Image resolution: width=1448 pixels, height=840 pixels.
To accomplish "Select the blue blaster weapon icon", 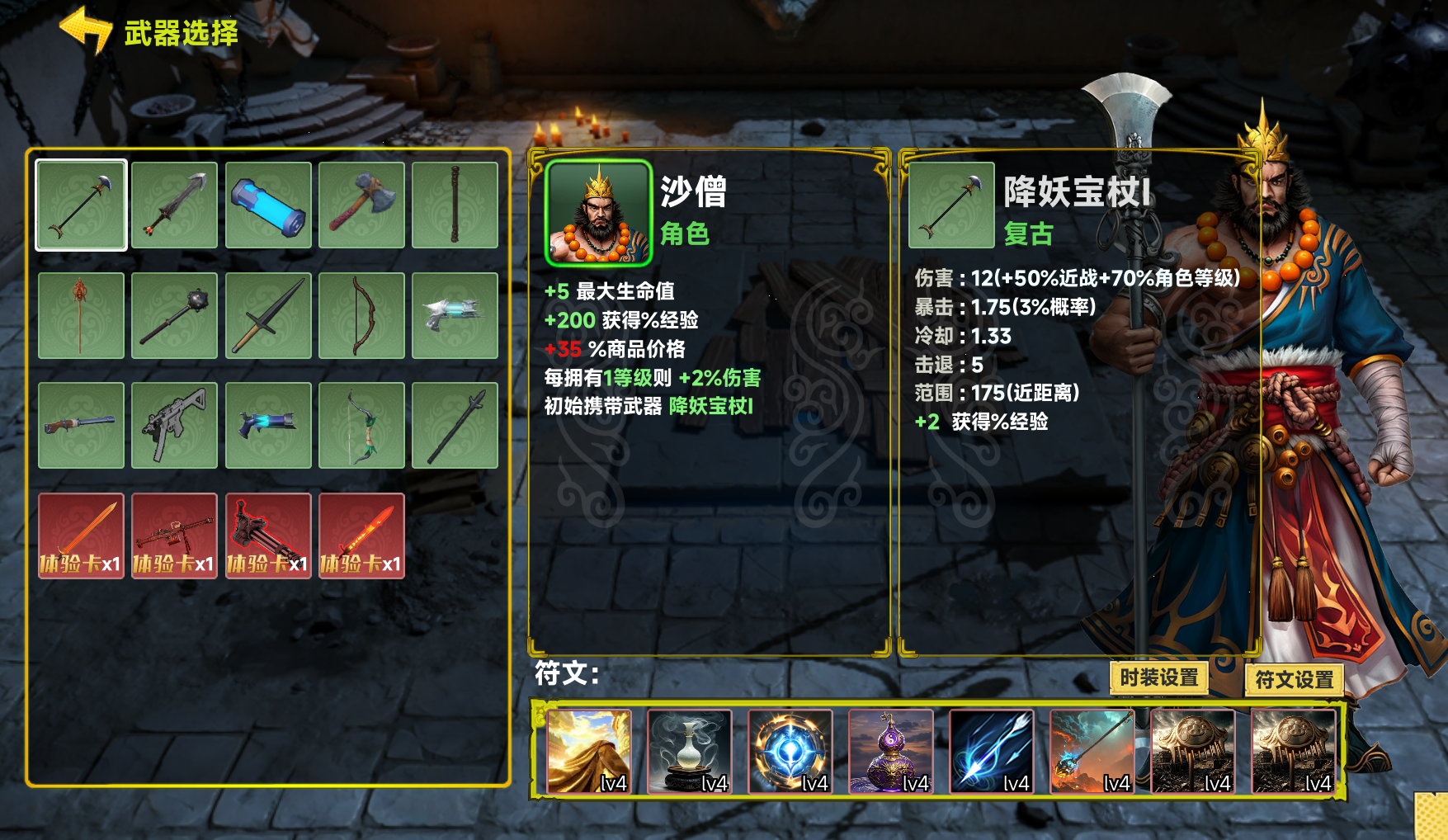I will tap(266, 425).
